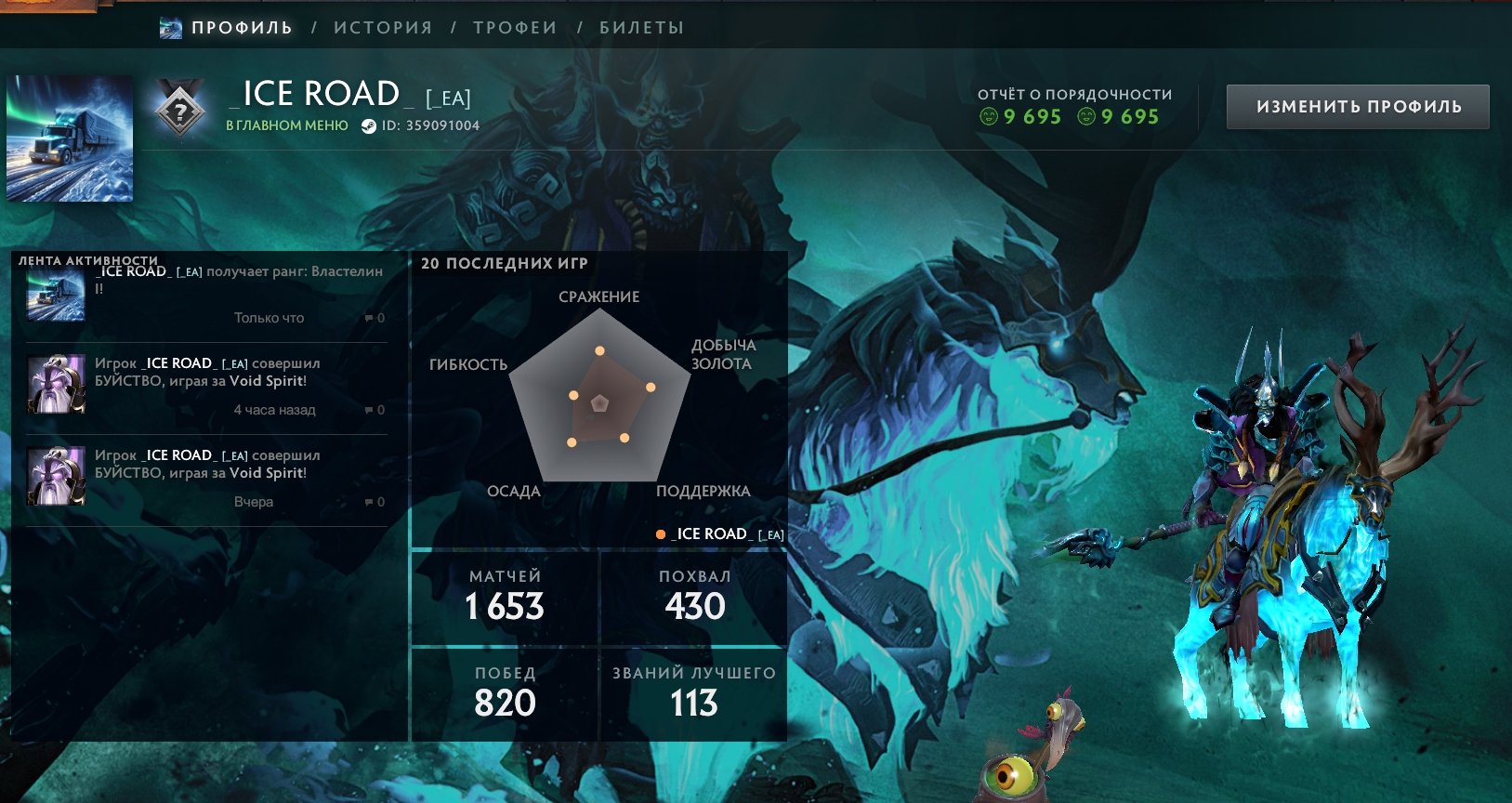1512x803 pixels.
Task: Click the _ICE ROAD_ player name link
Action: click(x=316, y=93)
